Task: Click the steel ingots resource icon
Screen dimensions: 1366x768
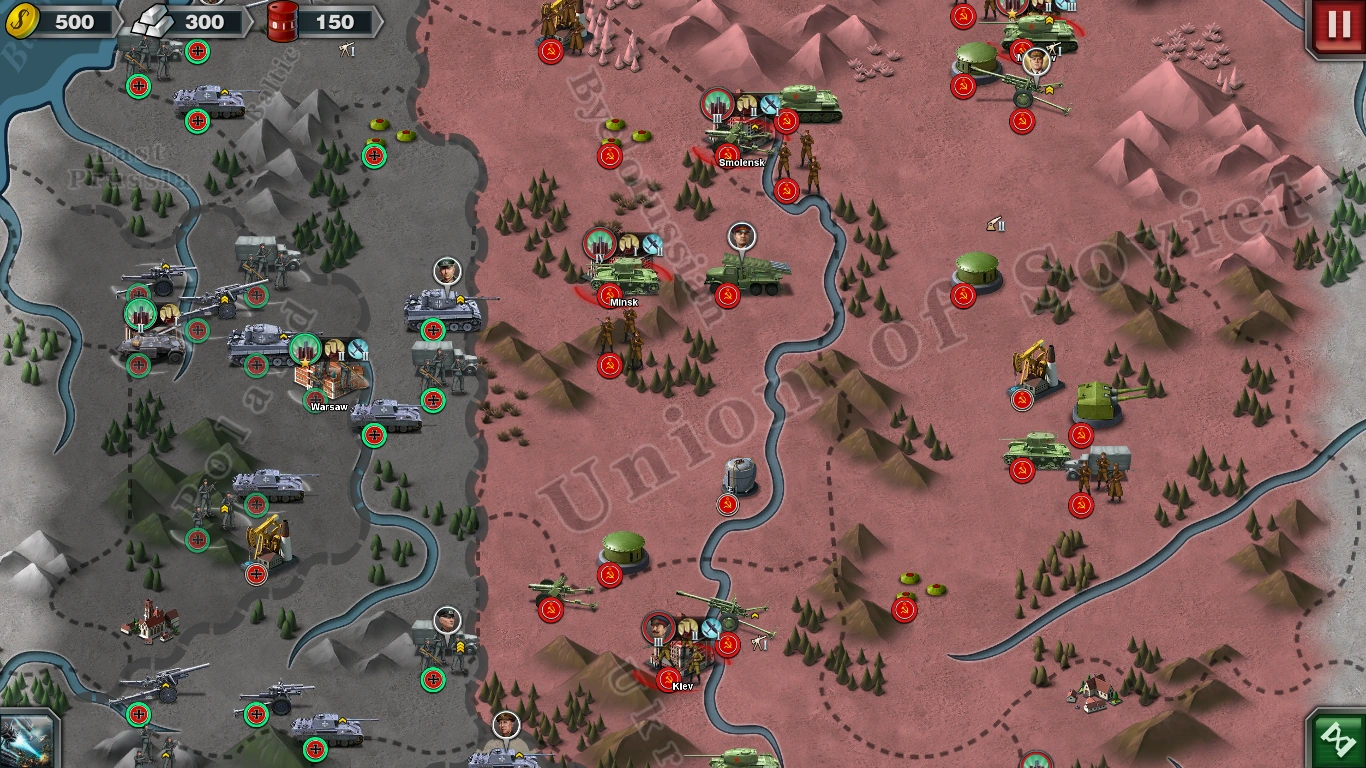Action: point(152,19)
